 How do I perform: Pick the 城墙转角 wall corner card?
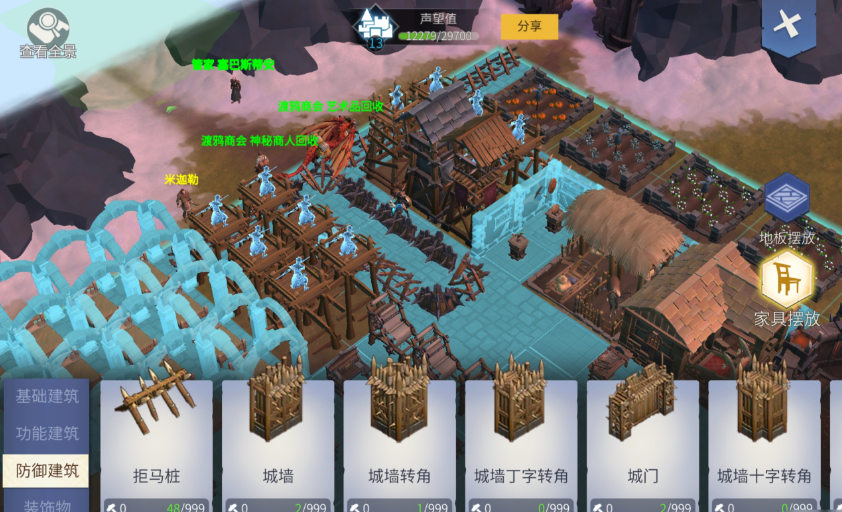point(399,440)
